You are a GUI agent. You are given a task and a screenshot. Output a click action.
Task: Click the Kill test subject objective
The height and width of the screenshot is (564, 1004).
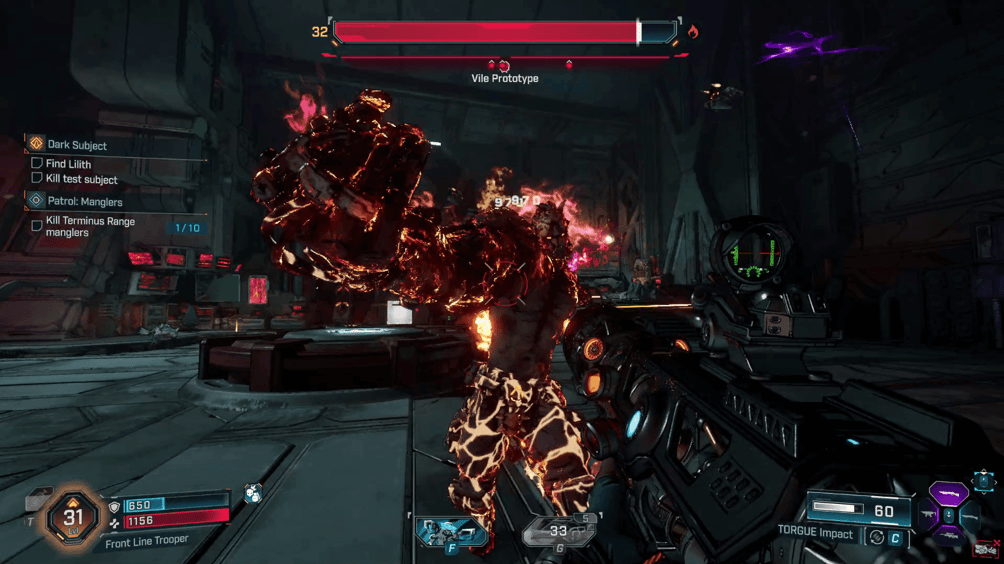pyautogui.click(x=81, y=179)
